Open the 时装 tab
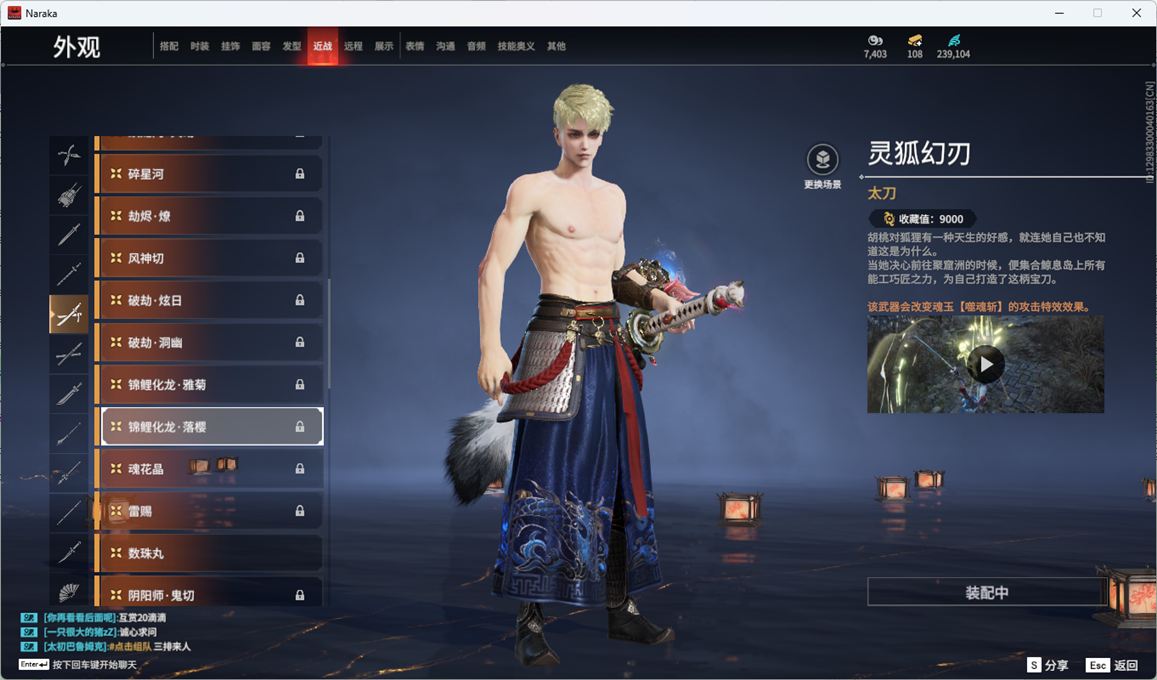The height and width of the screenshot is (680, 1157). point(200,46)
